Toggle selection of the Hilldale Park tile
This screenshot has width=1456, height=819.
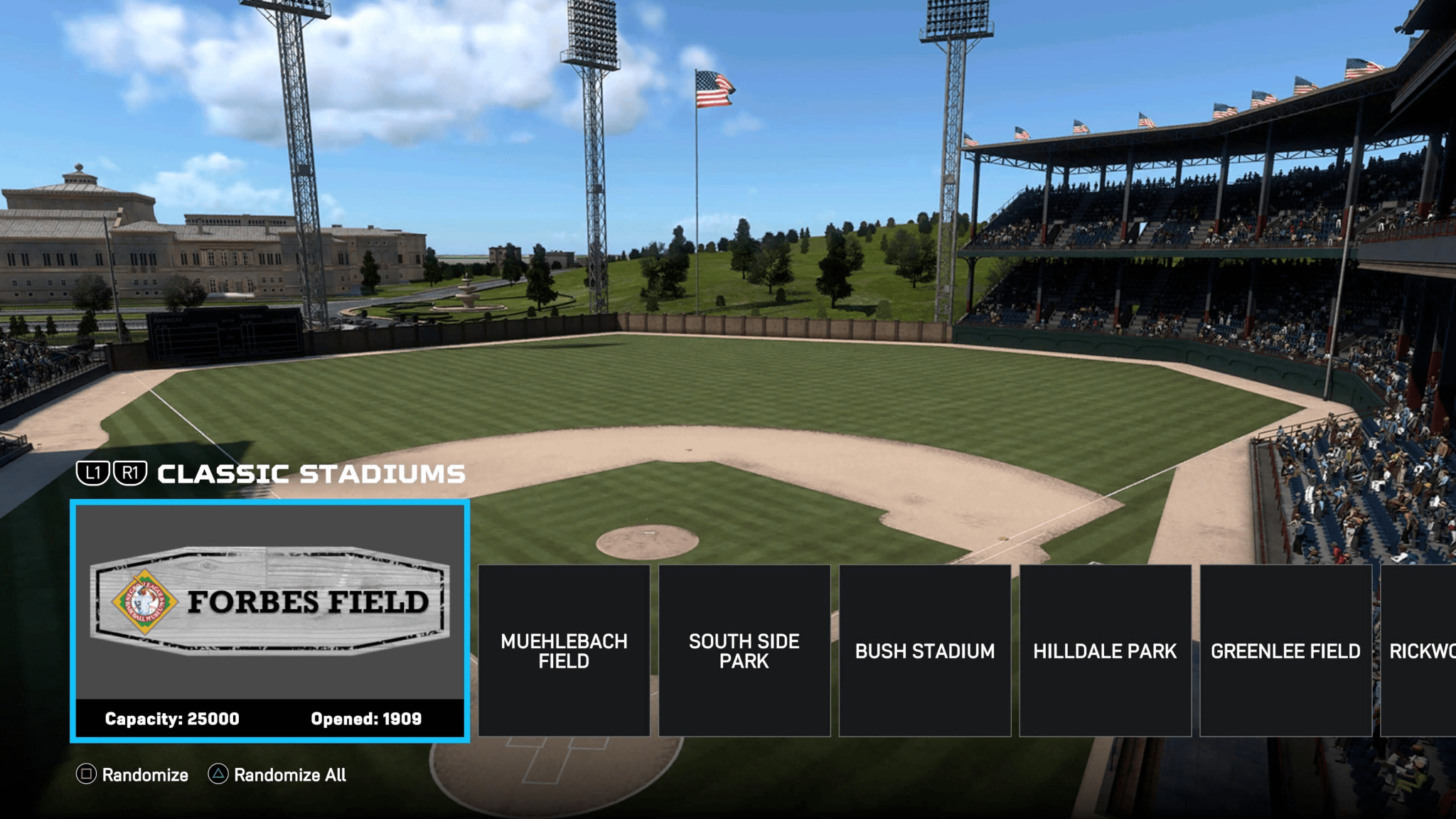pyautogui.click(x=1106, y=651)
